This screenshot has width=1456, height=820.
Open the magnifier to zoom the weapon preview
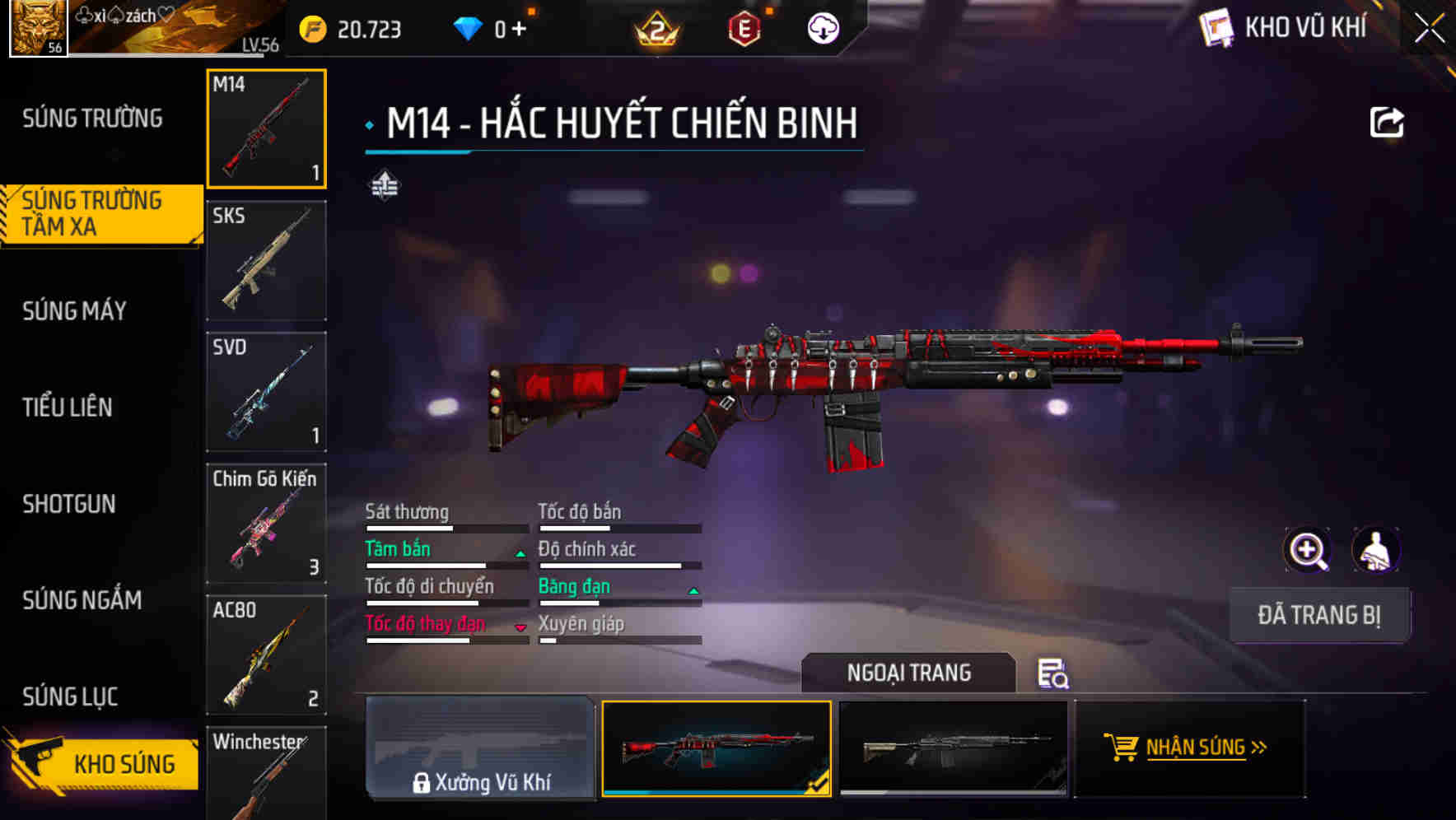(x=1306, y=550)
